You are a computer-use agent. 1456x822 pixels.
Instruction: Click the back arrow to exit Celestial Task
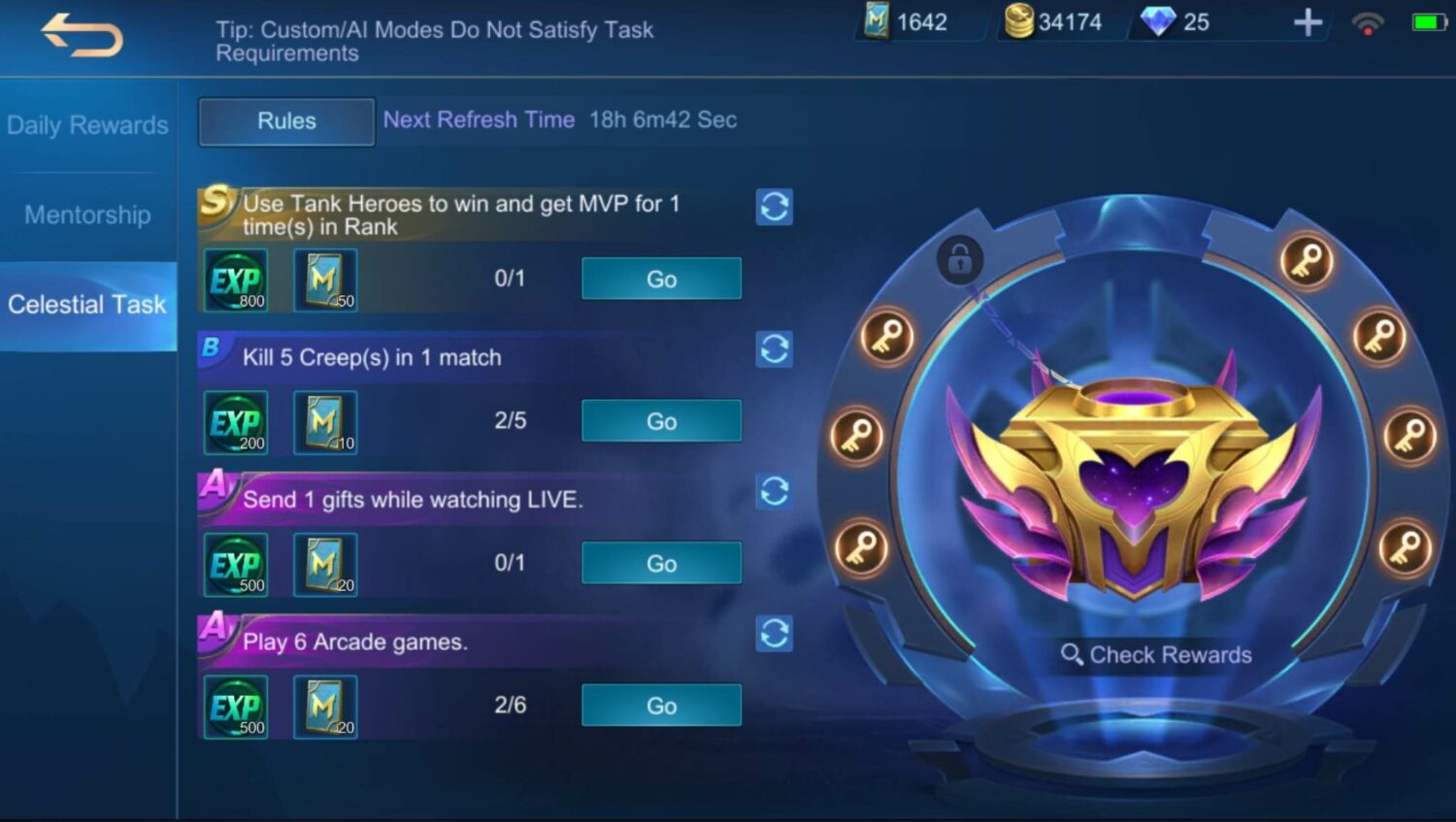(x=83, y=35)
